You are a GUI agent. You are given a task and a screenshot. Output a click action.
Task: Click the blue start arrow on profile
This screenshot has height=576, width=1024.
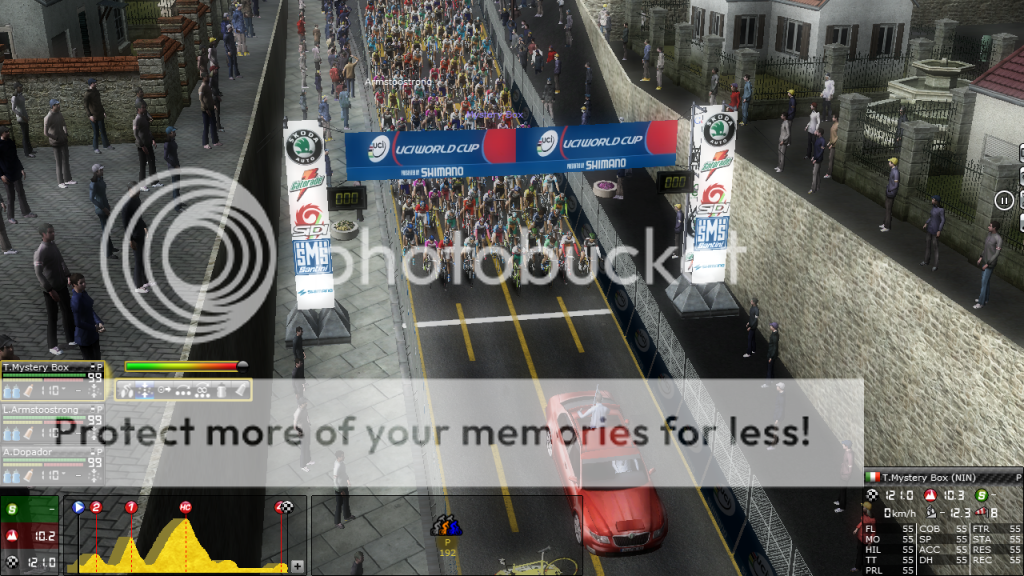tap(78, 507)
